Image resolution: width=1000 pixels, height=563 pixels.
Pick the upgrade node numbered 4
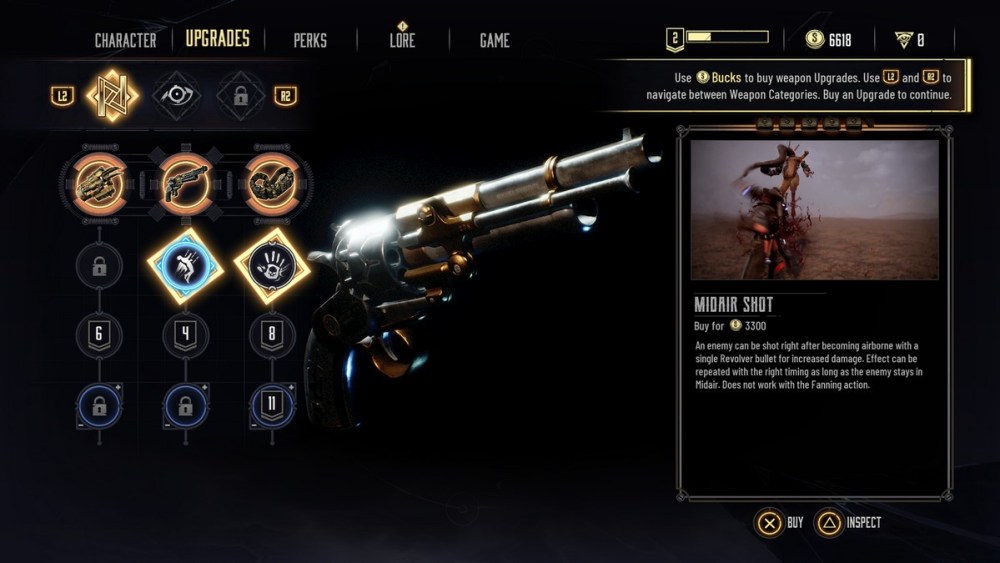pos(185,335)
